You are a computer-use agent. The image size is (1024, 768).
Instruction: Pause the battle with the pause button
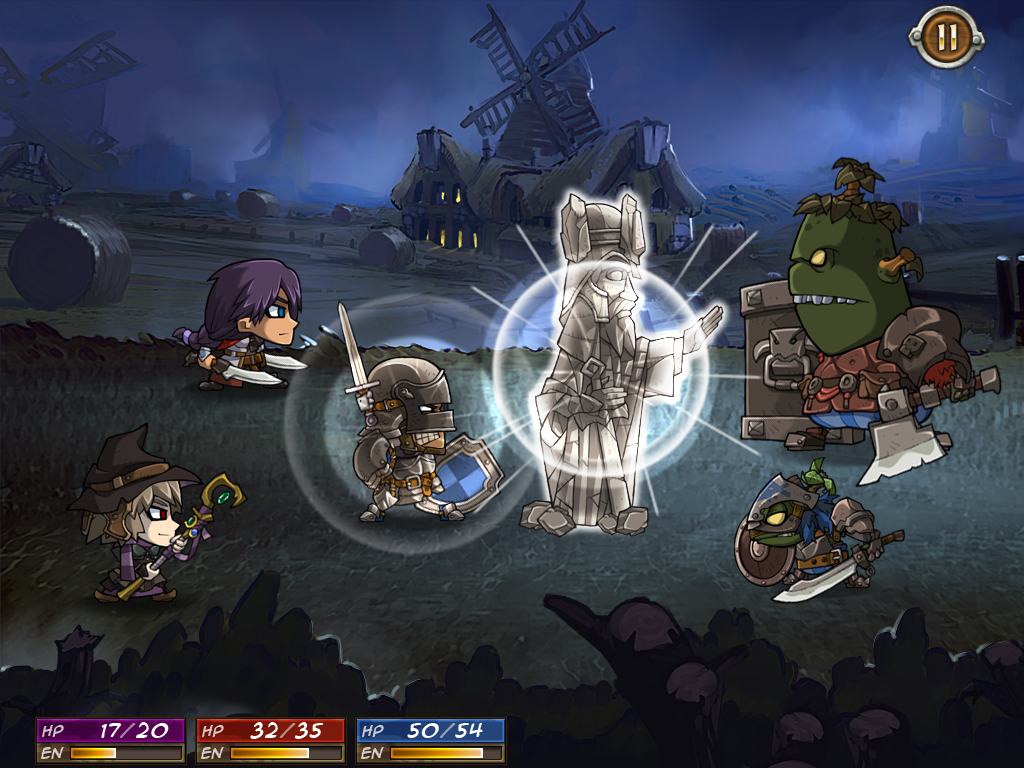coord(946,38)
